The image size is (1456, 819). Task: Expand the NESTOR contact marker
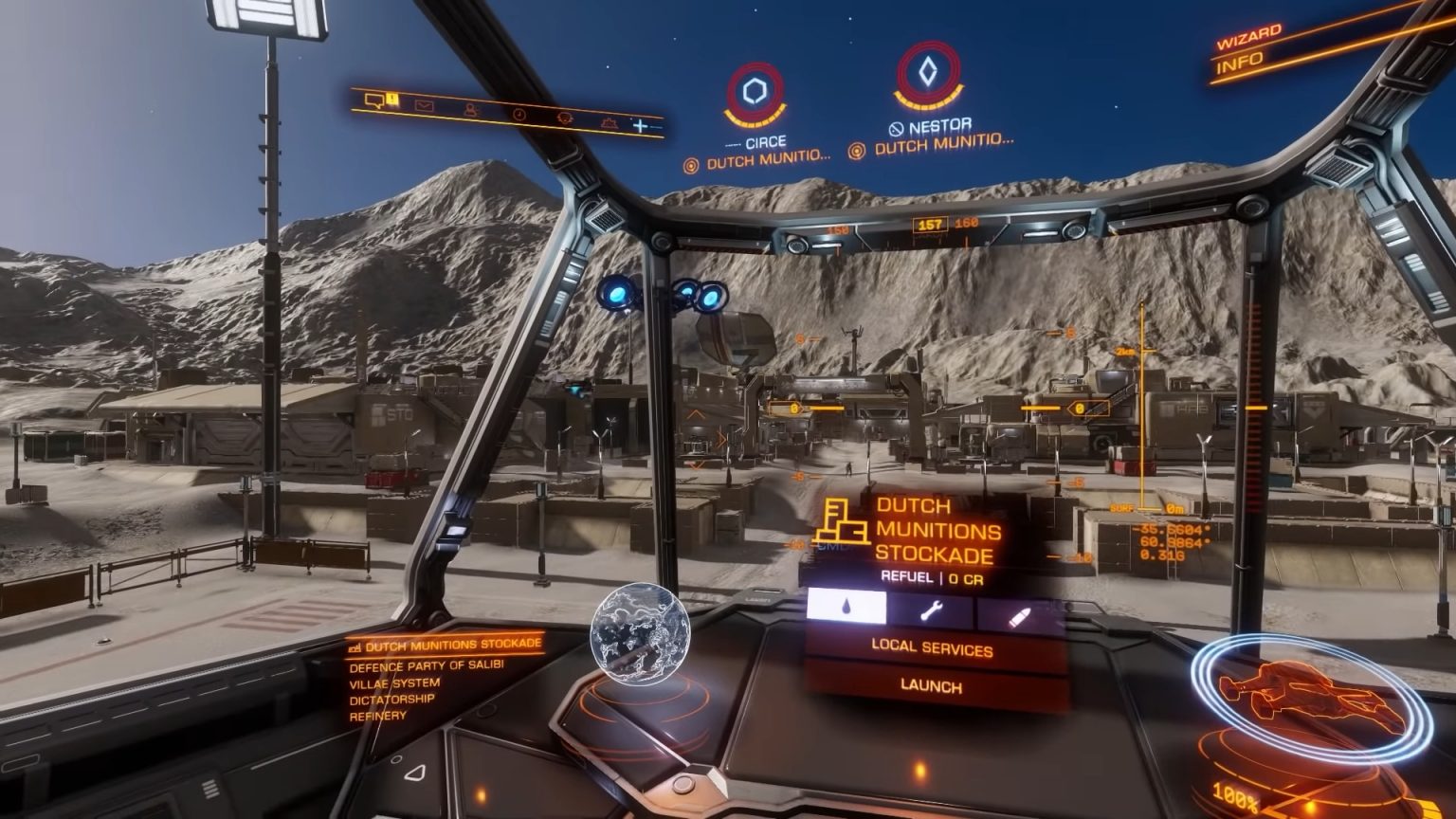[x=928, y=74]
